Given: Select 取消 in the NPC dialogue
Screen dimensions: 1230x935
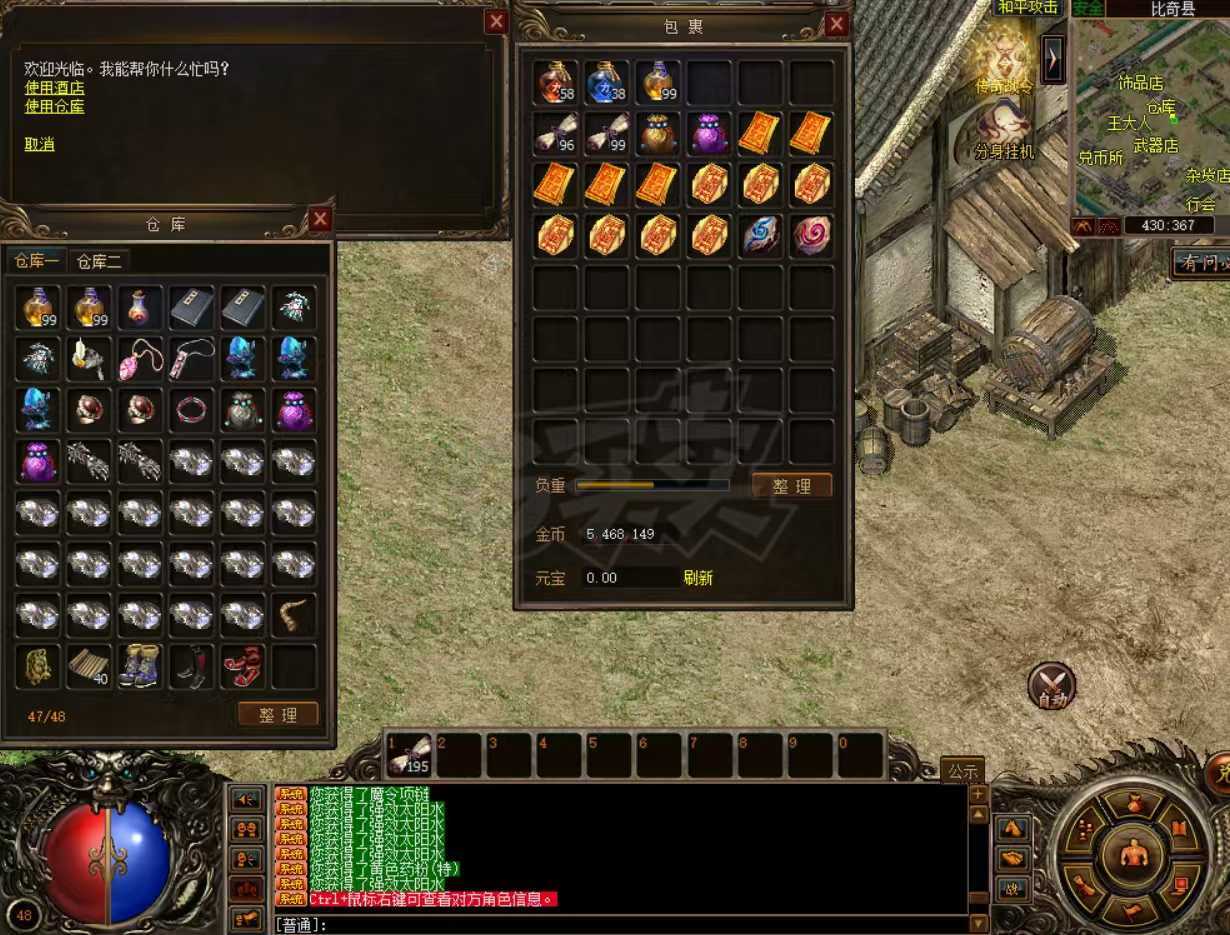Looking at the screenshot, I should click(x=39, y=144).
